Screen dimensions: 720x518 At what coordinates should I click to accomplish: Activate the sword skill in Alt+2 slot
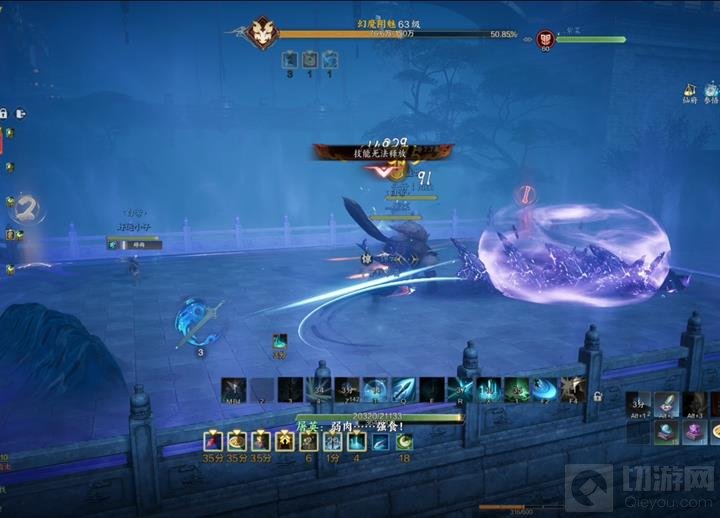pyautogui.click(x=667, y=404)
